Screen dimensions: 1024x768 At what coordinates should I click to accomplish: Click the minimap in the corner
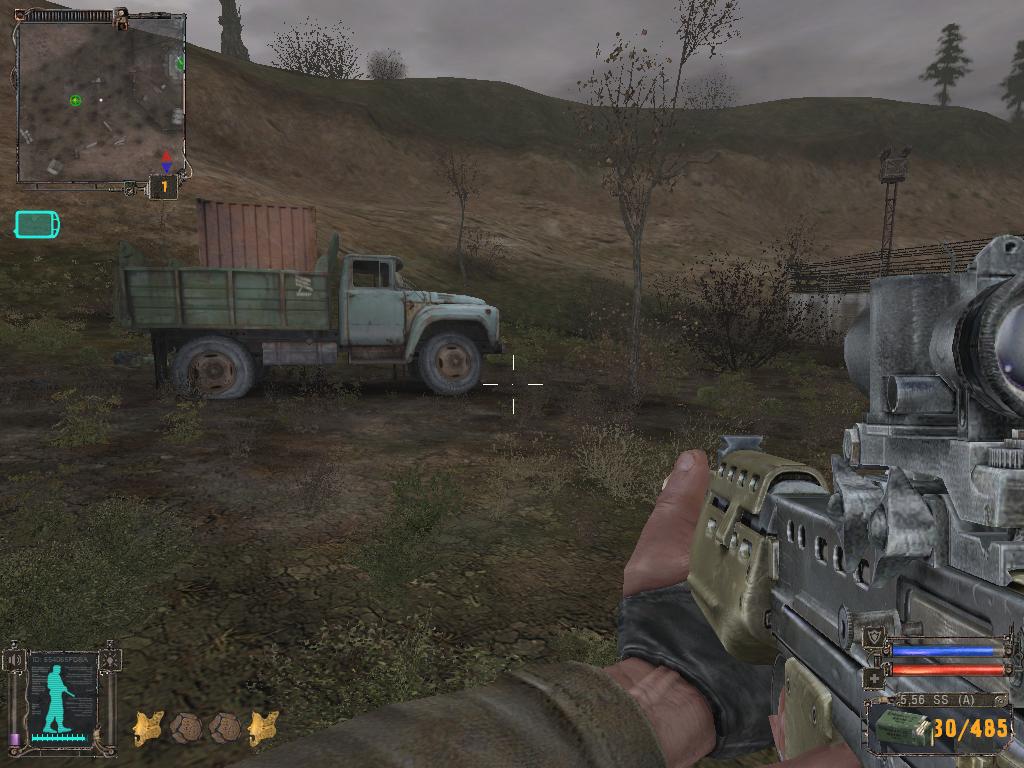[x=100, y=100]
